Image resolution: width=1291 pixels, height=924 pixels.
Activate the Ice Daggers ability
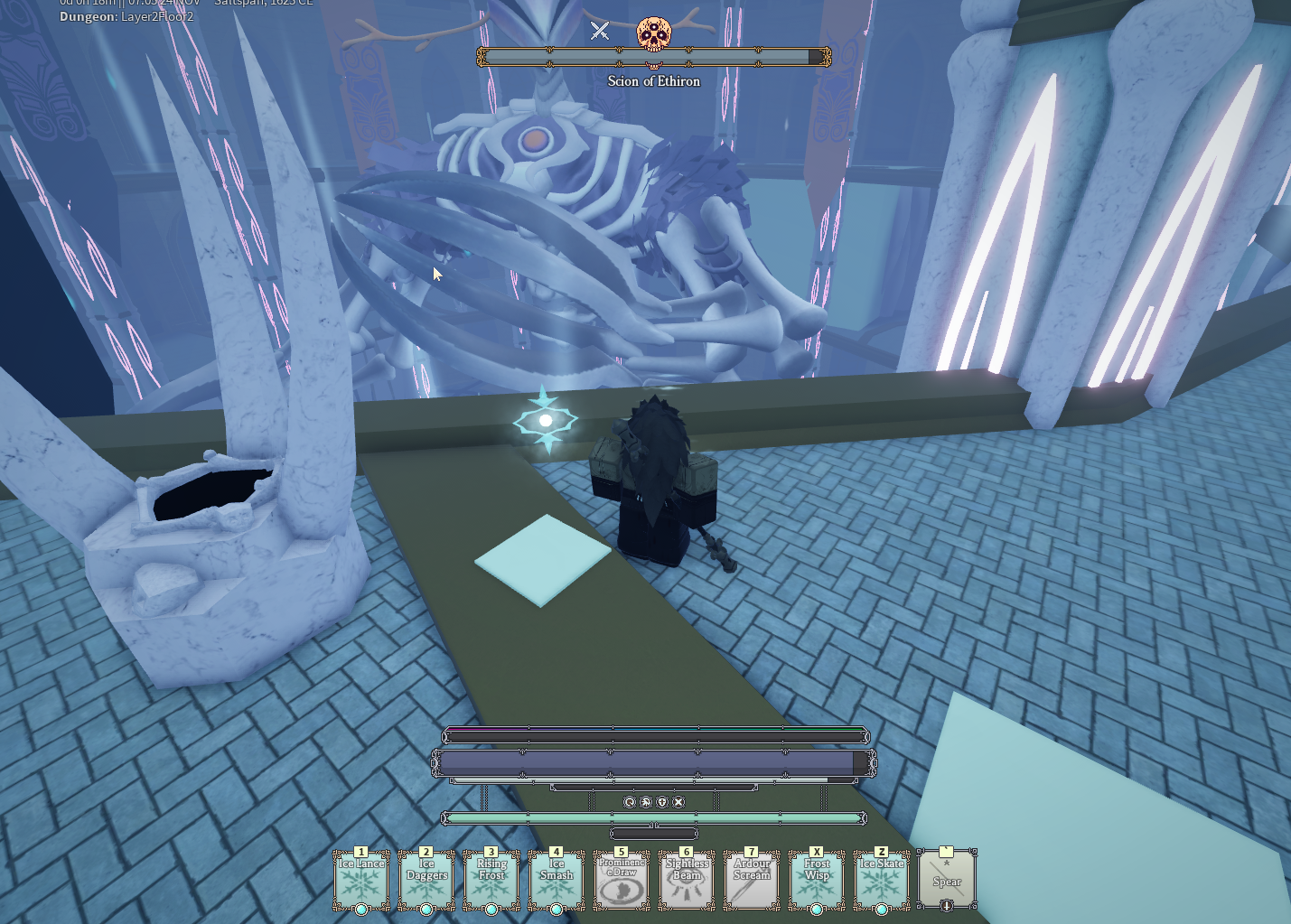426,881
